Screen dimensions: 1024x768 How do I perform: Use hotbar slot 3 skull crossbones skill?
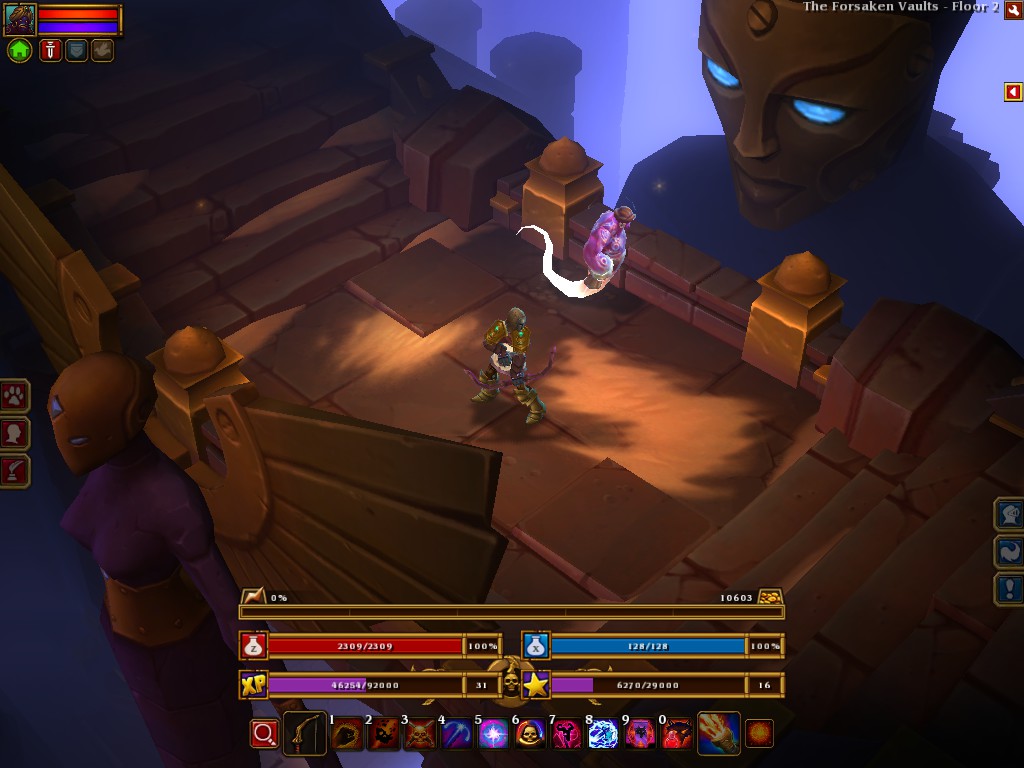coord(420,735)
